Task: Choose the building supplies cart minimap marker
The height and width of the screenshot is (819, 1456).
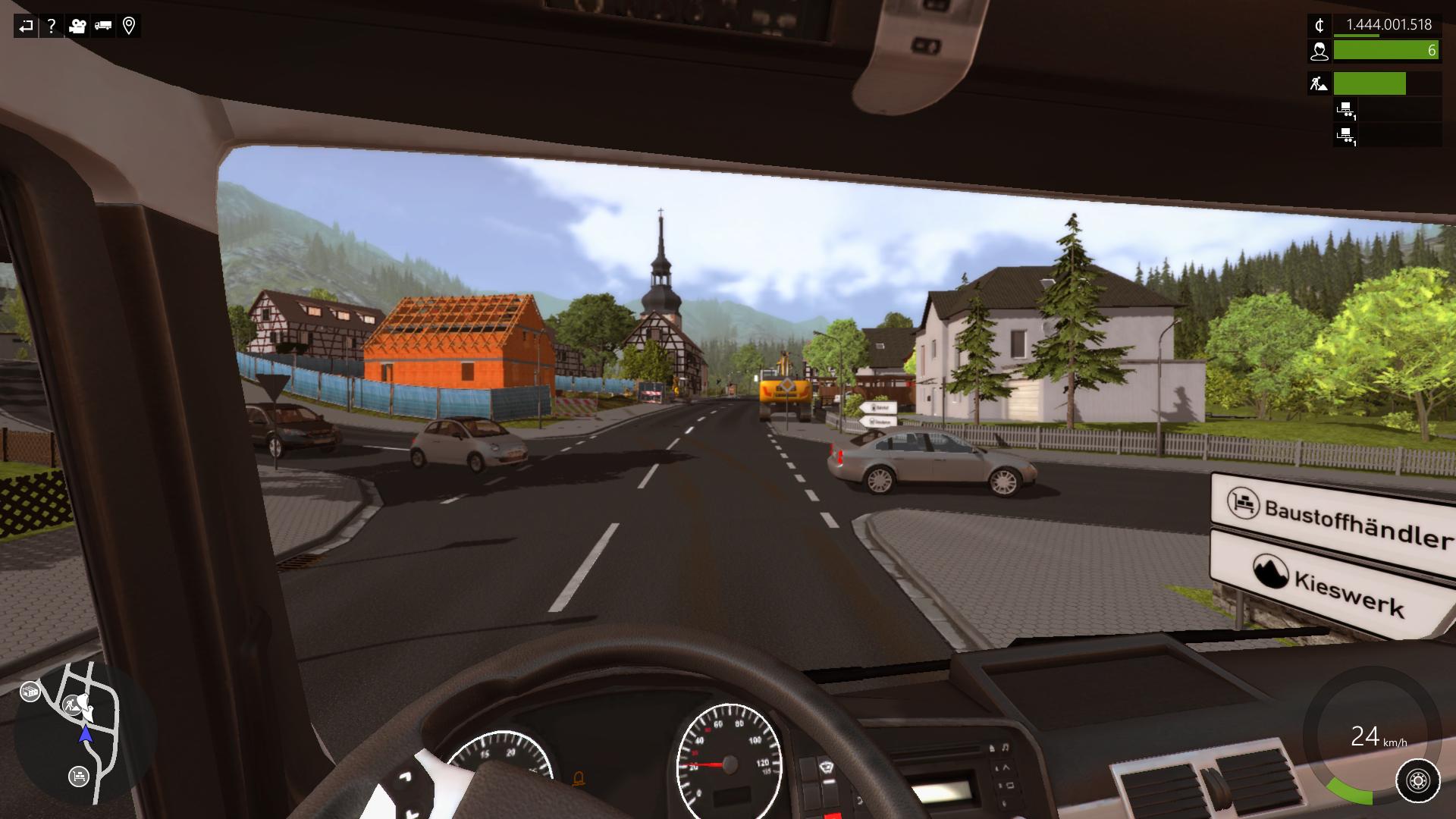Action: (x=78, y=776)
